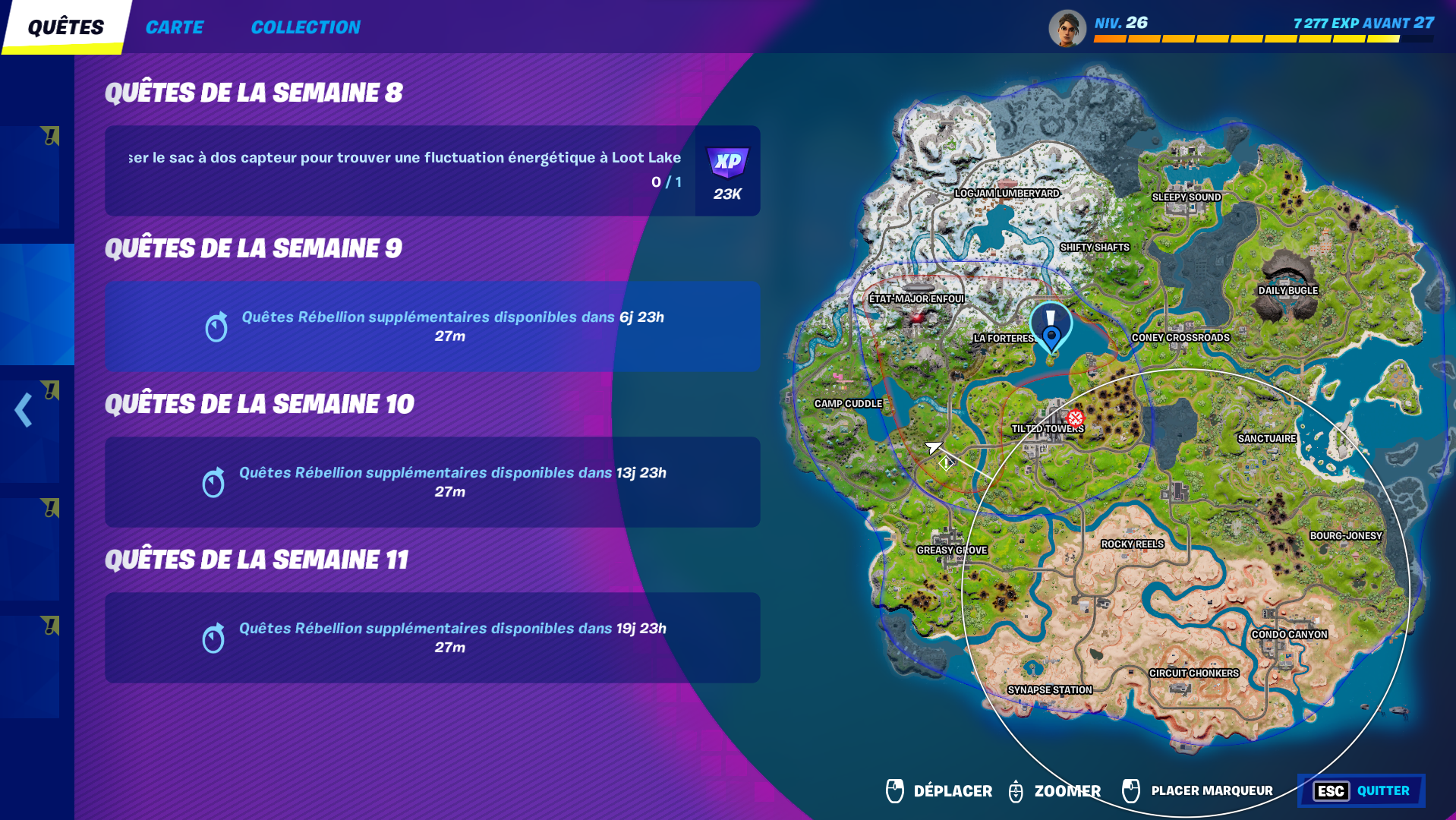This screenshot has width=1456, height=820.
Task: Click the timer icon on Week 9 Rébellion quest
Action: click(217, 326)
